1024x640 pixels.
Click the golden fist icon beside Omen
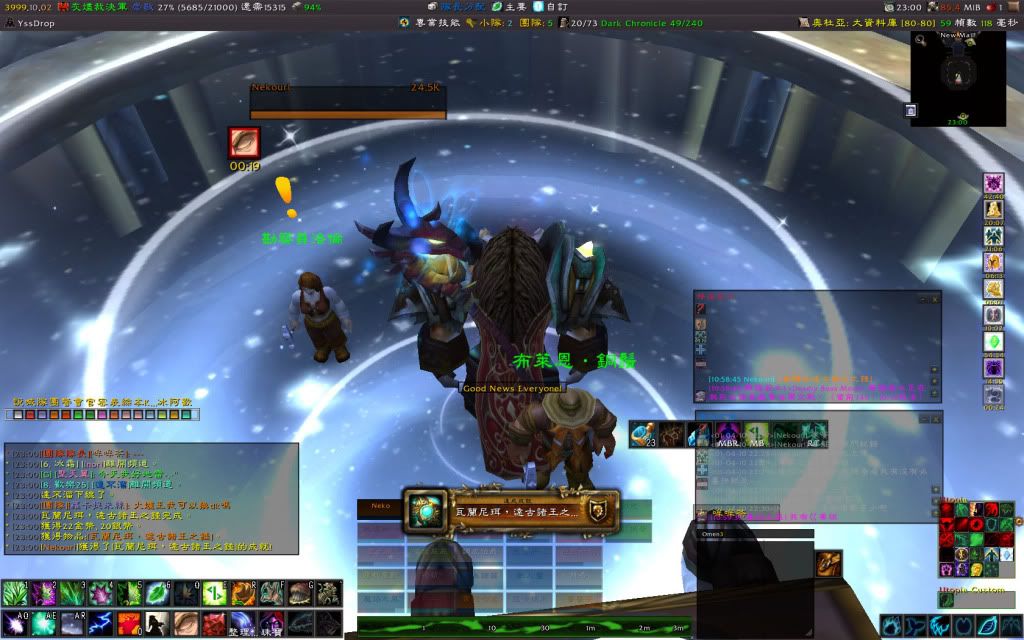click(827, 564)
